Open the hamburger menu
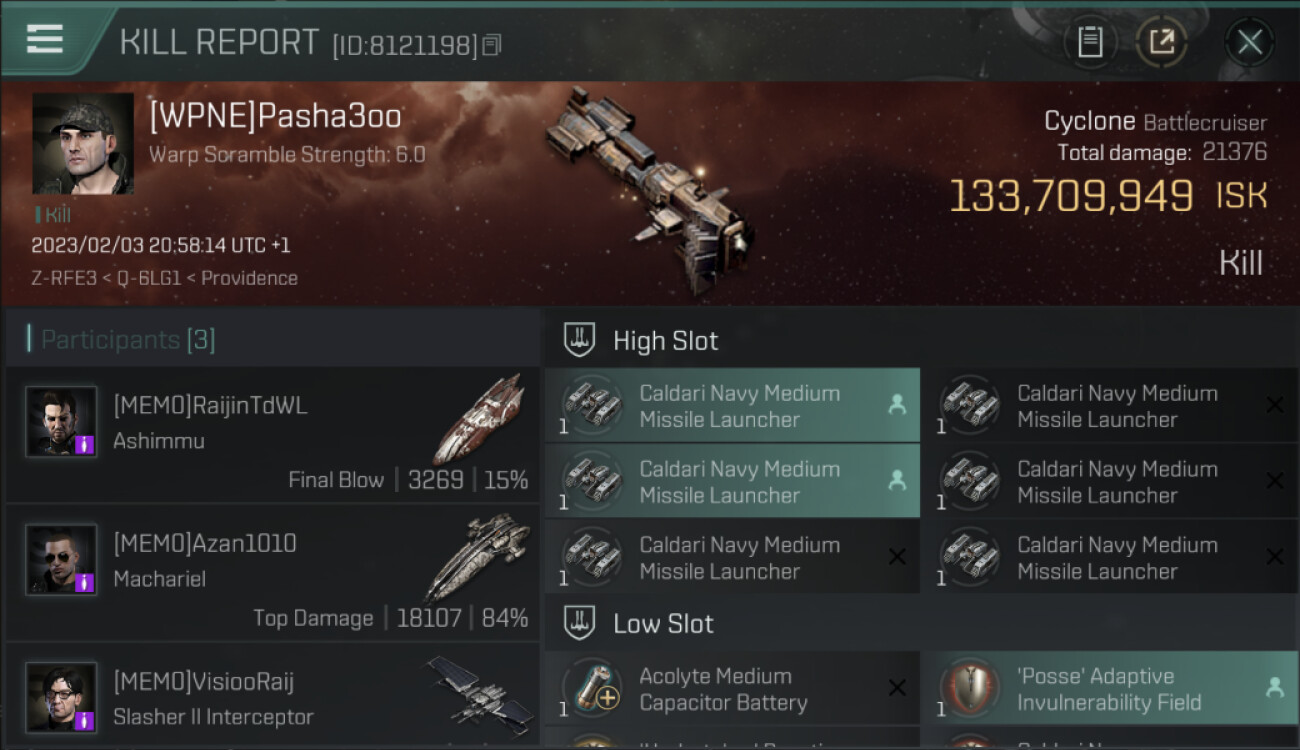1300x750 pixels. tap(45, 39)
